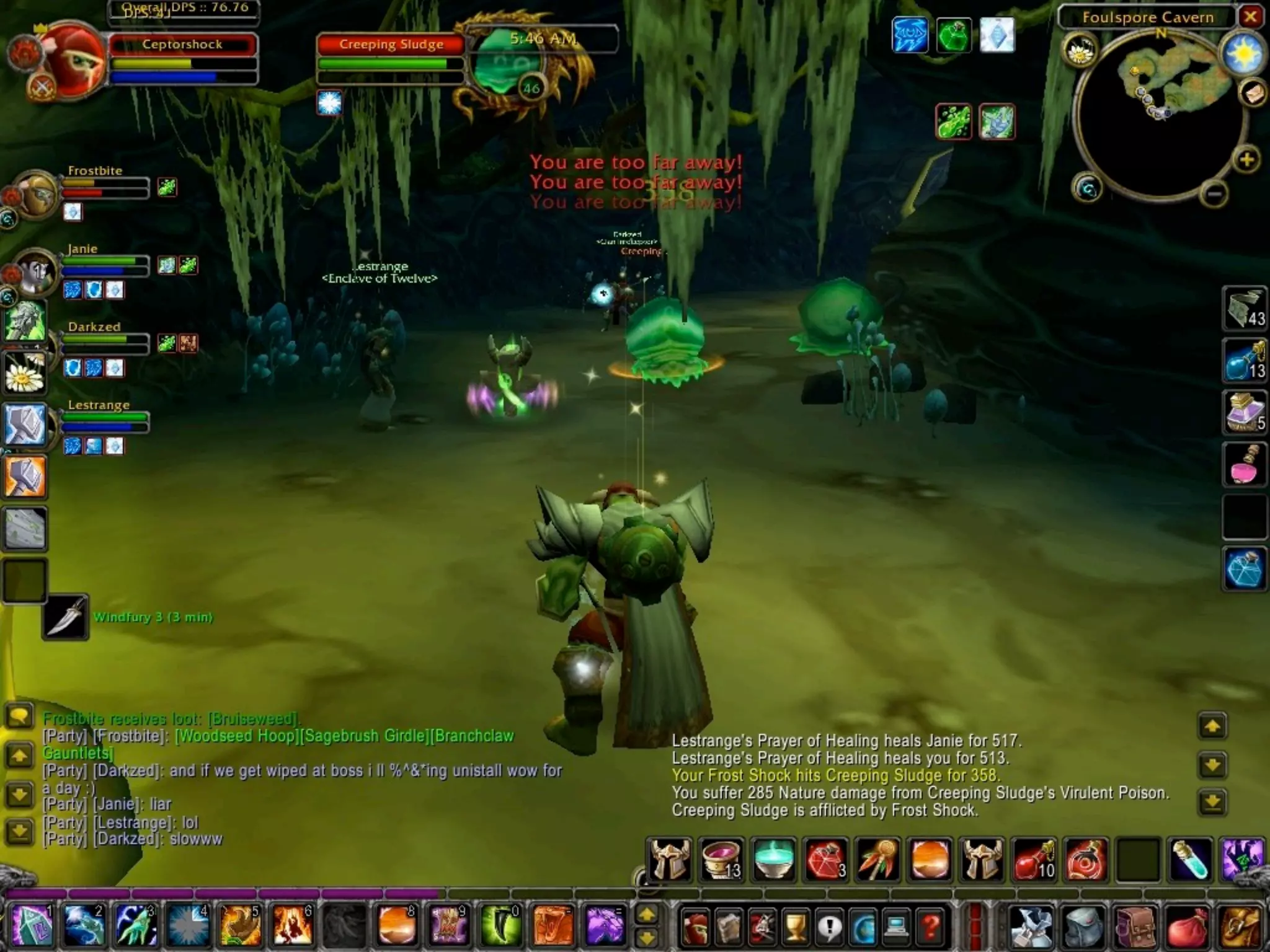The width and height of the screenshot is (1270, 952).
Task: Open the red pouch bag slot
Action: coord(1186,927)
